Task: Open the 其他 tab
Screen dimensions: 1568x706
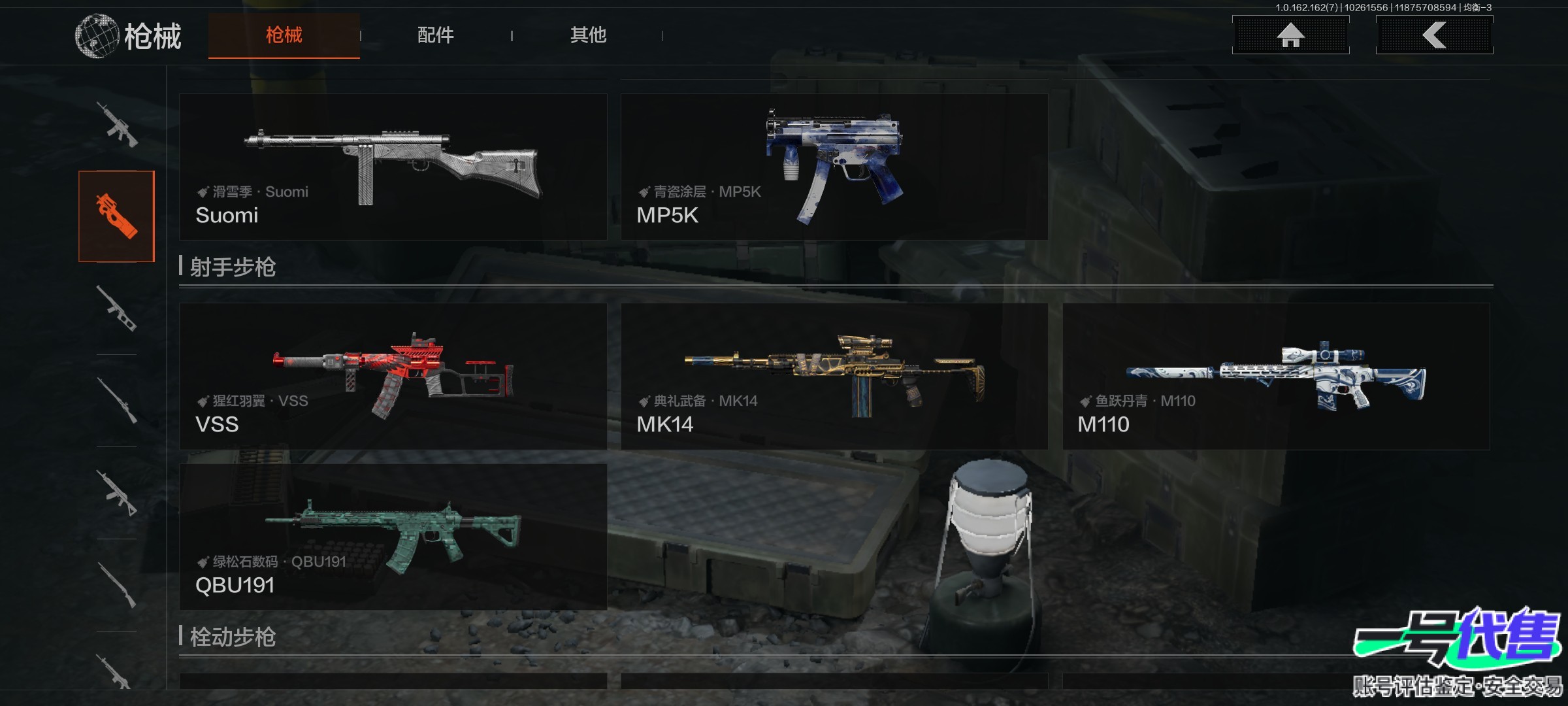Action: (588, 35)
